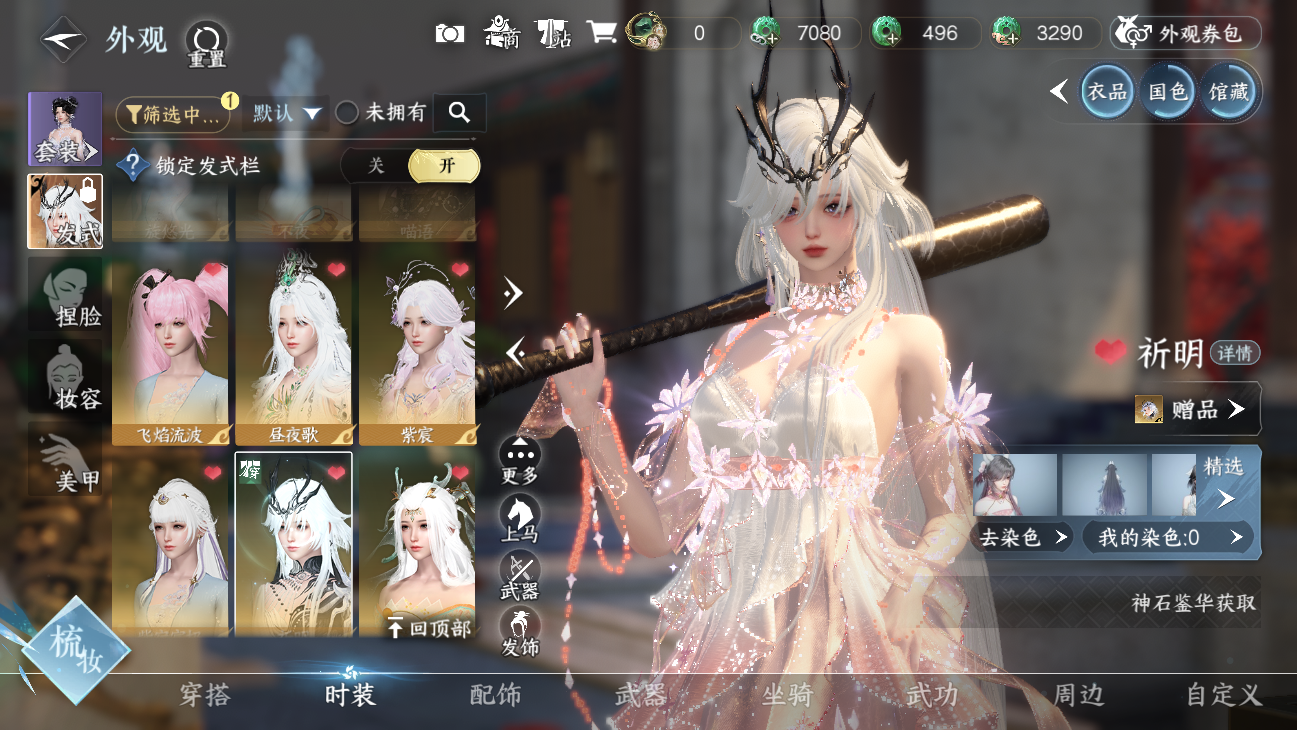Switch hairstyle lock toggle to 关
The image size is (1297, 730).
[x=376, y=166]
